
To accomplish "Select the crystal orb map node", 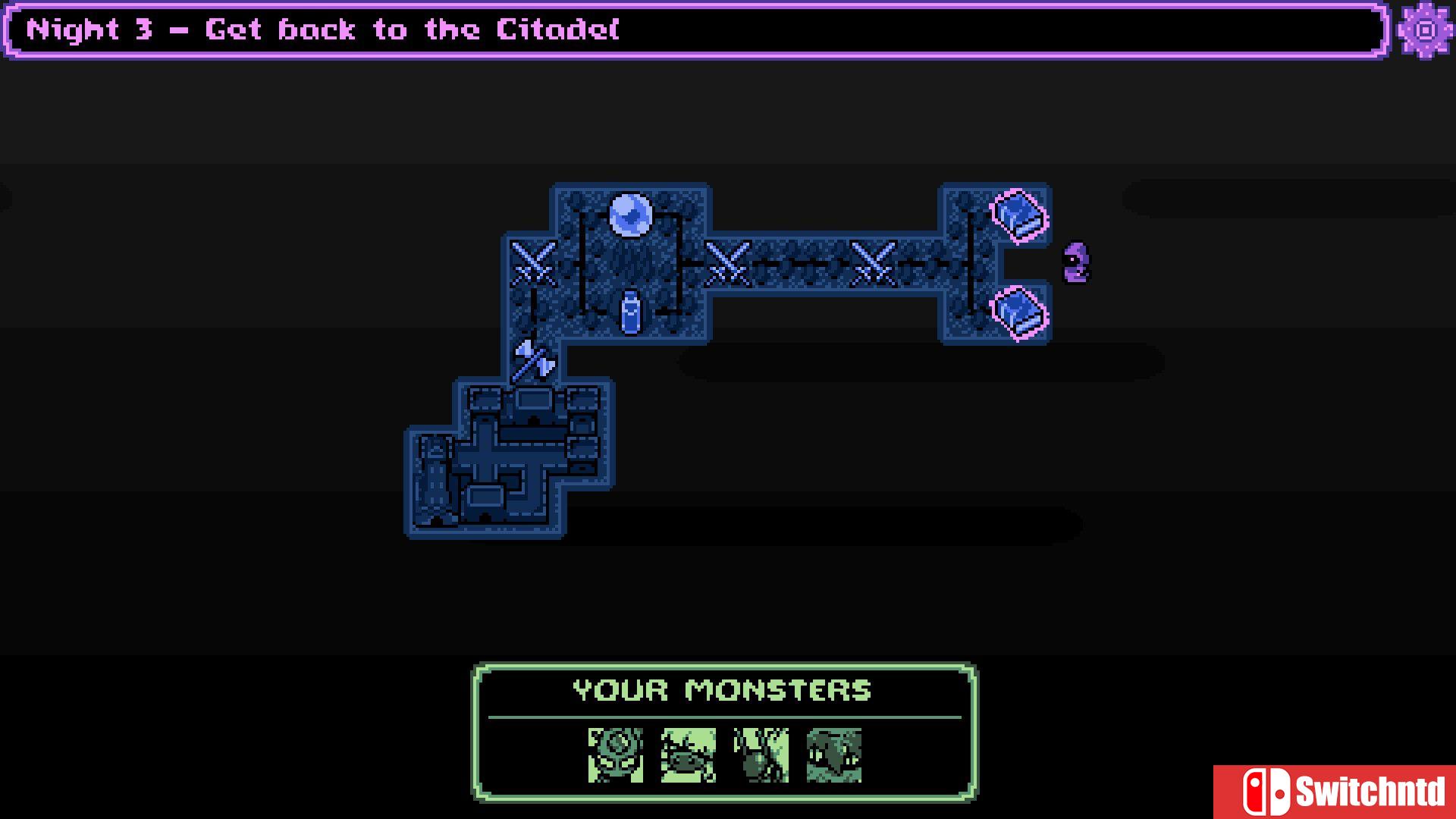I will (x=630, y=215).
